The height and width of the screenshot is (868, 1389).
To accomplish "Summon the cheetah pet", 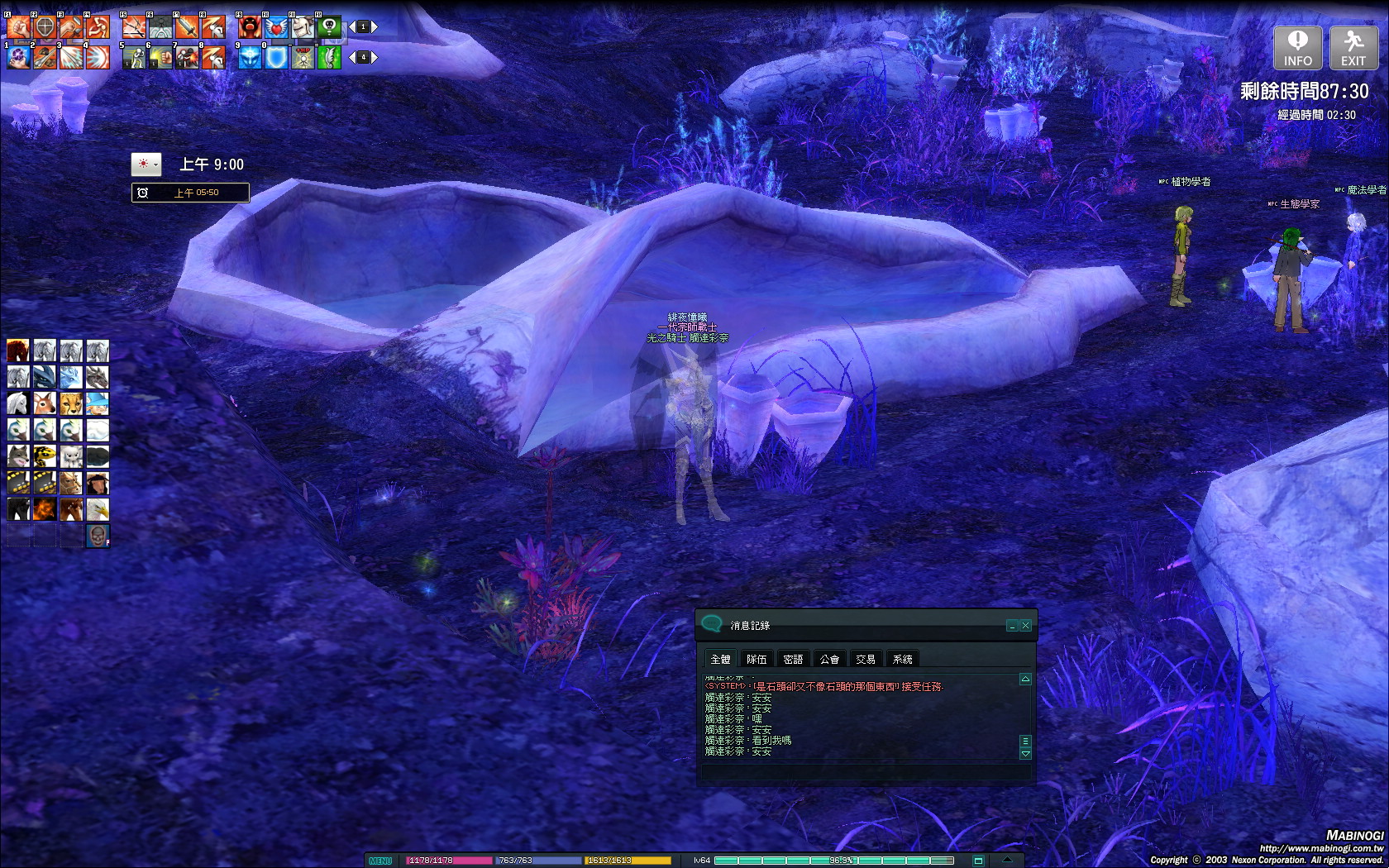I will 71,403.
